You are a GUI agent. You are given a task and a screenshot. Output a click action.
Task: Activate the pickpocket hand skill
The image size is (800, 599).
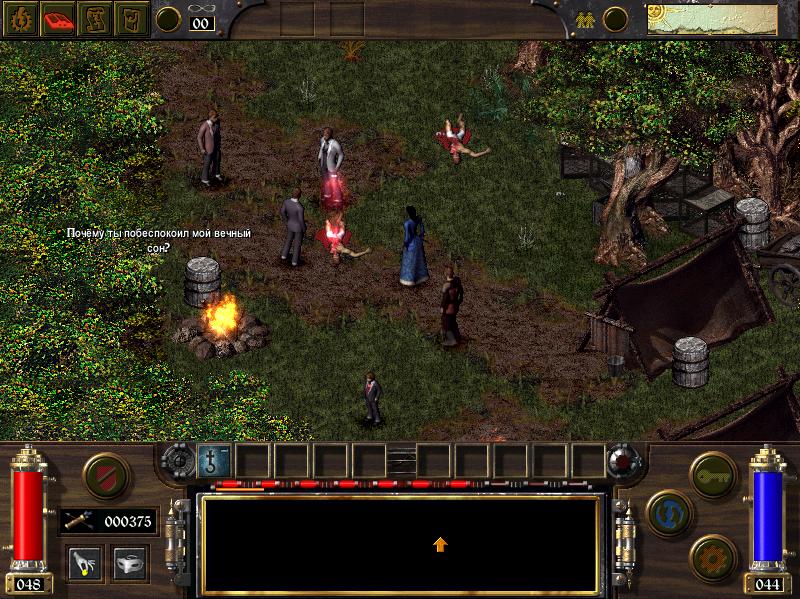84,562
